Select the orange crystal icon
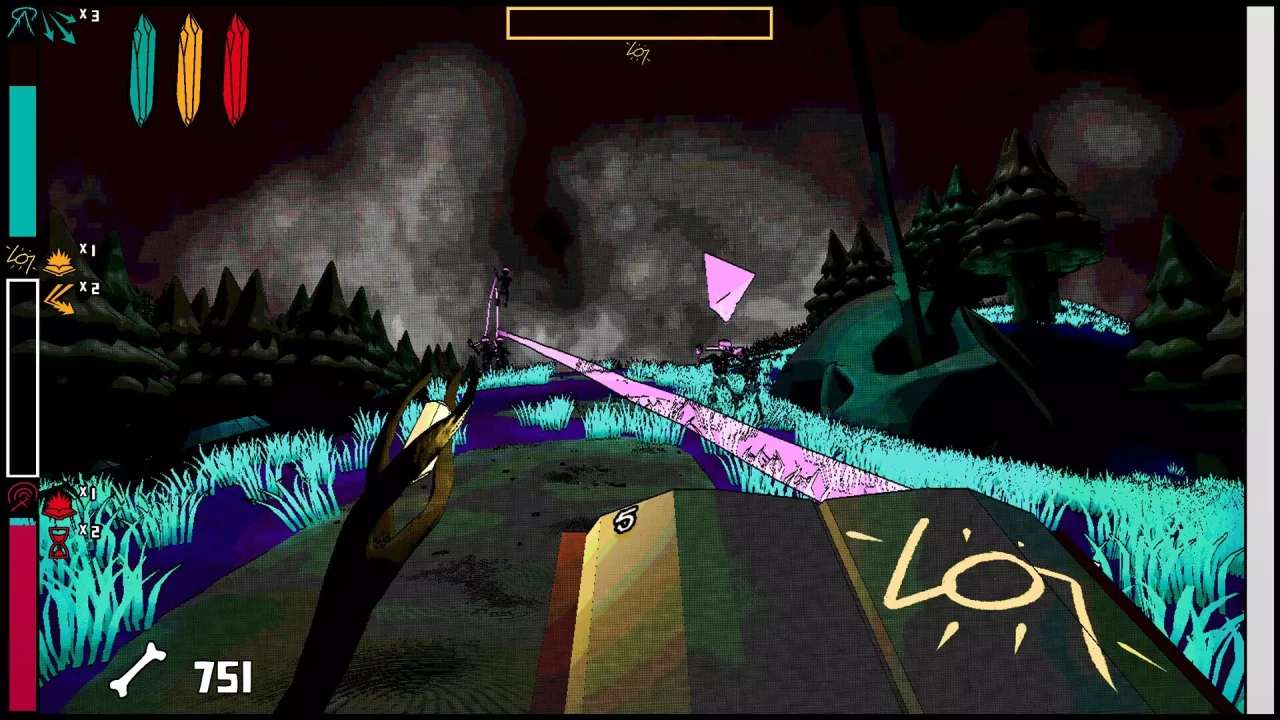 point(189,70)
